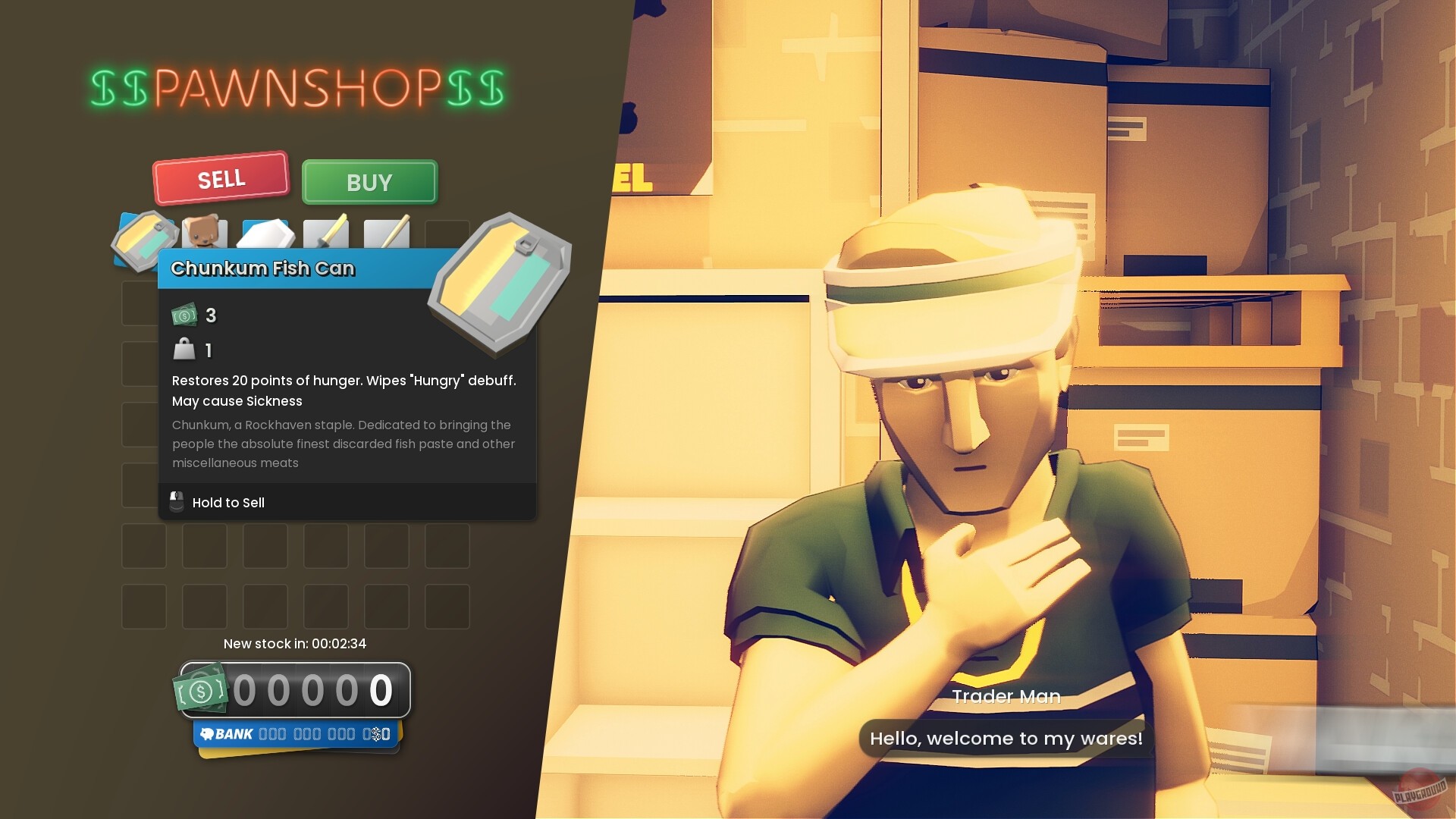Click the weight bag icon showing 1
The height and width of the screenshot is (819, 1456).
pos(183,350)
